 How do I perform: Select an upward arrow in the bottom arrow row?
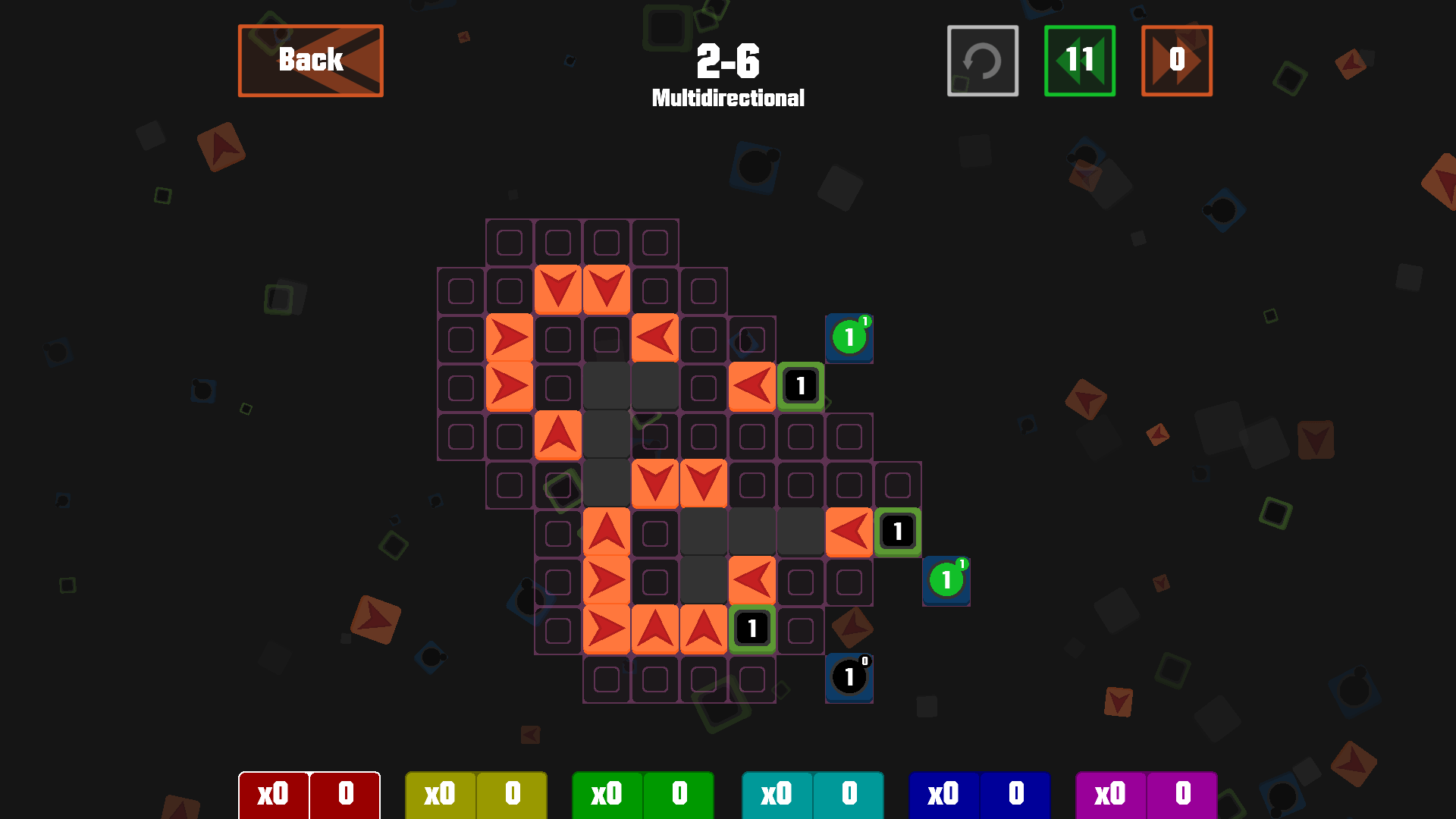click(655, 629)
